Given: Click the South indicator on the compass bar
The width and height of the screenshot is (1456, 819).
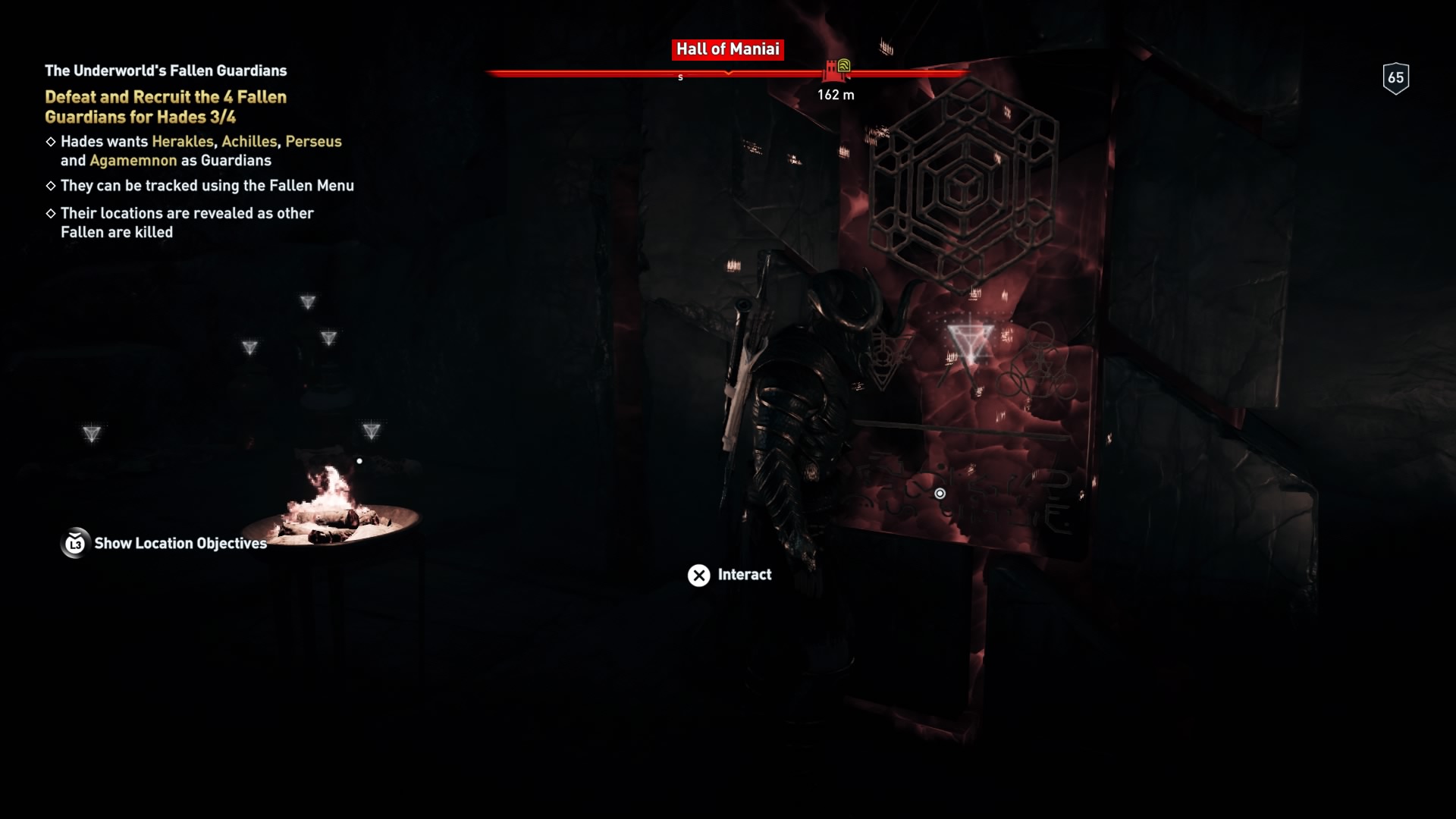Looking at the screenshot, I should [x=680, y=77].
